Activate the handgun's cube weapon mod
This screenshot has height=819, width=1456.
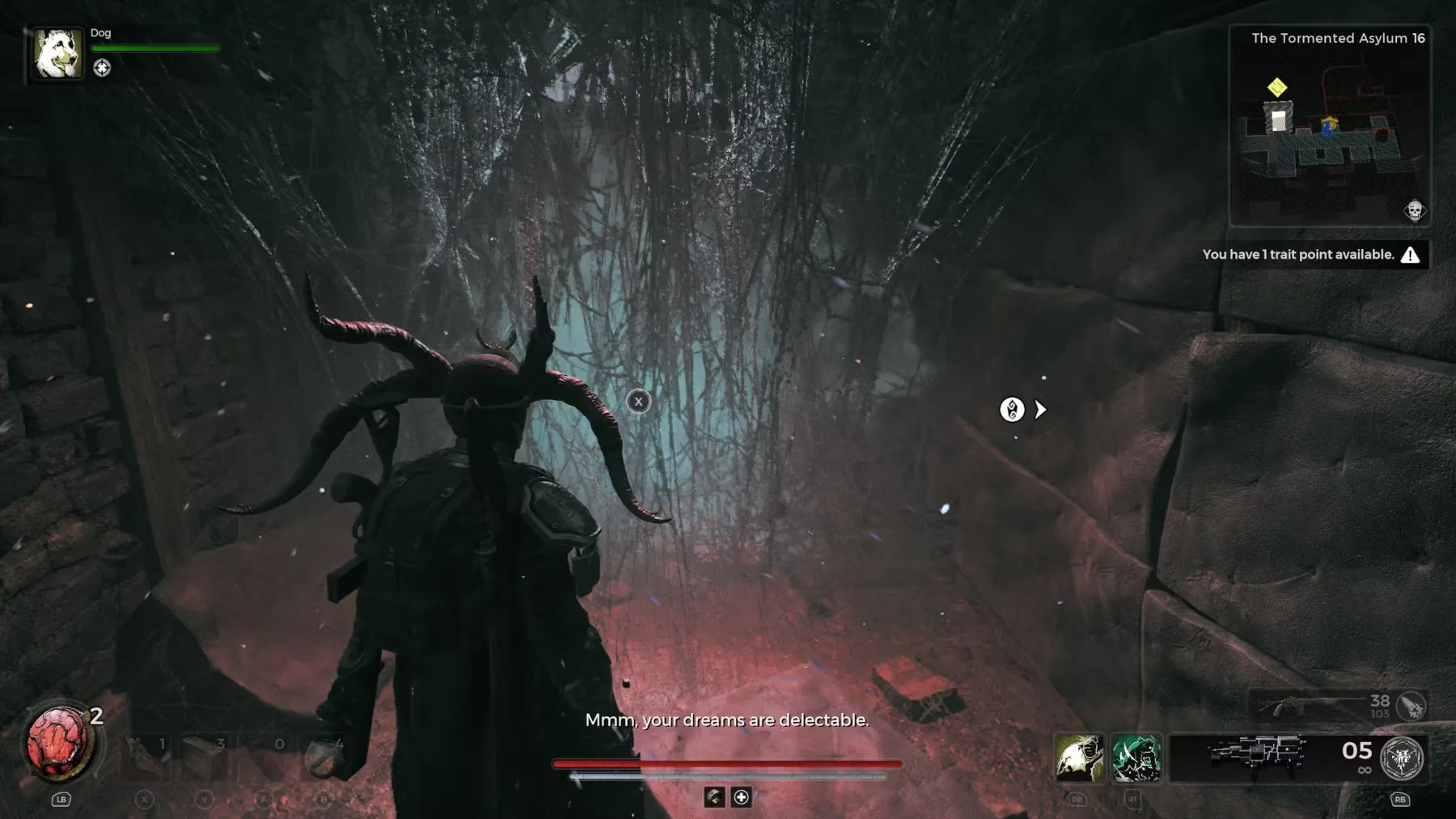tap(1402, 758)
